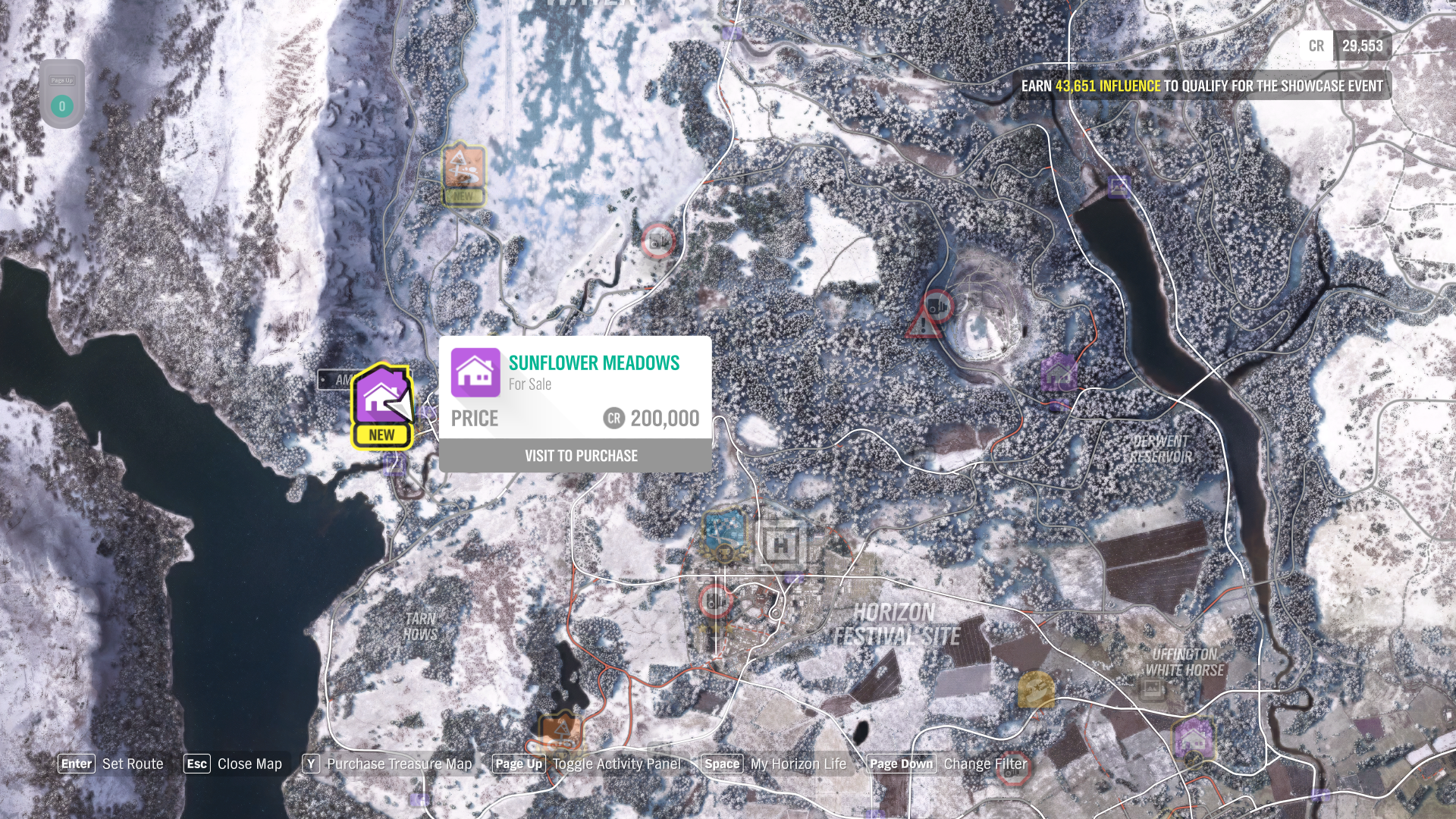This screenshot has height=819, width=1456.
Task: Click the Set Route label
Action: tap(133, 764)
